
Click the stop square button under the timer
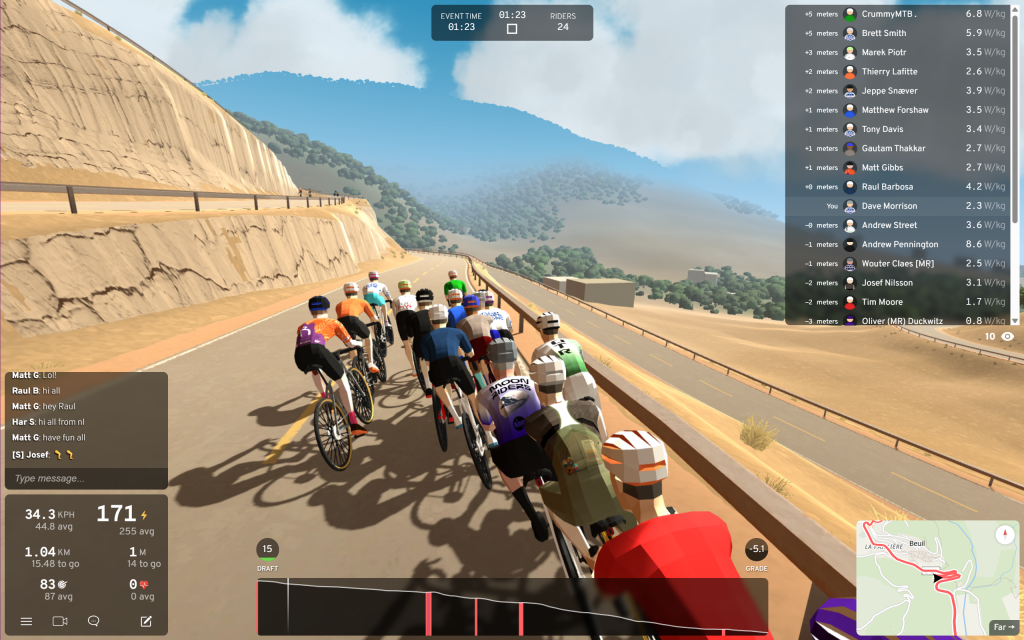[512, 29]
